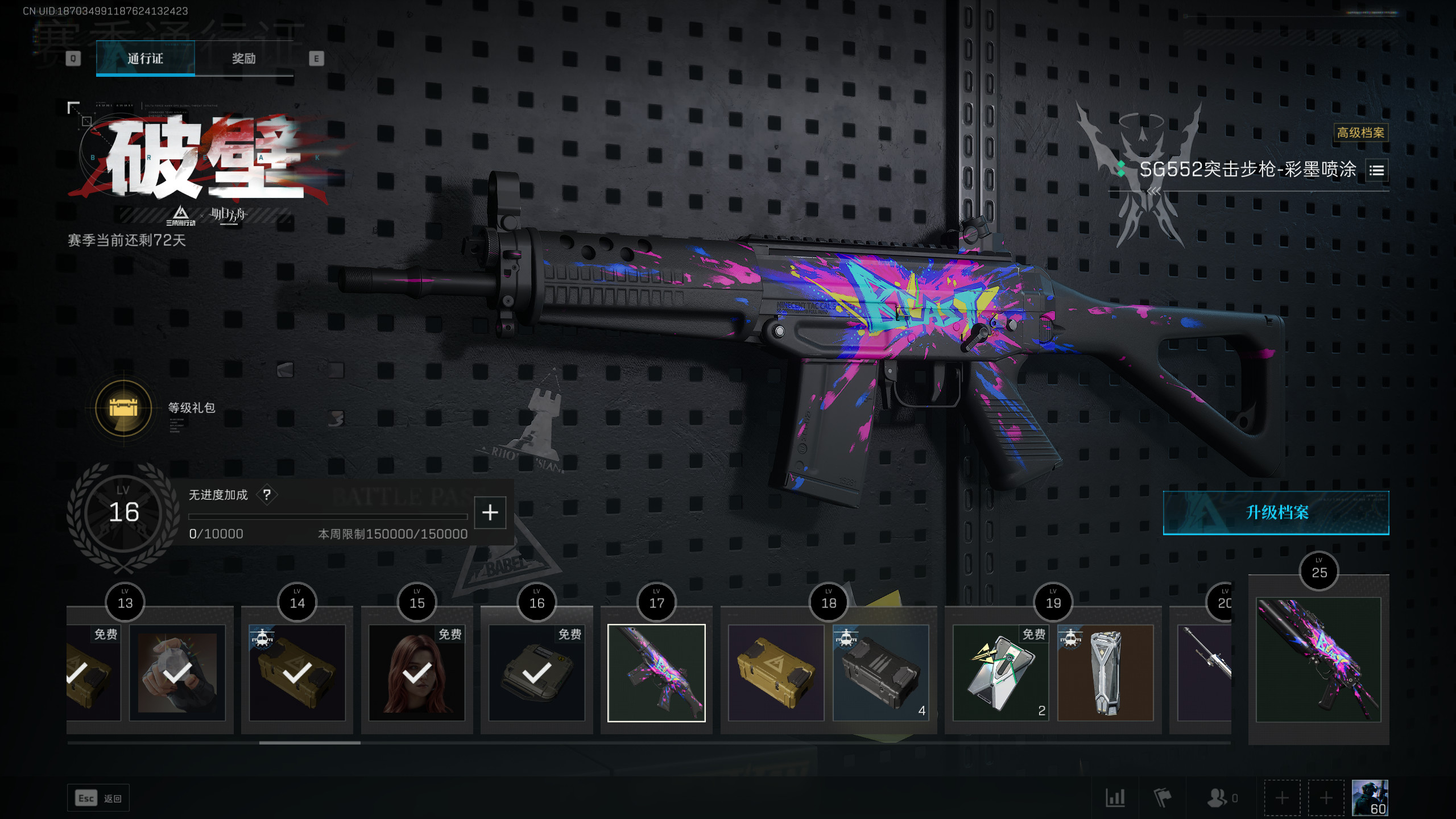Viewport: 1456px width, 819px height.
Task: Select the level 19 silver capsule reward
Action: (x=1105, y=673)
